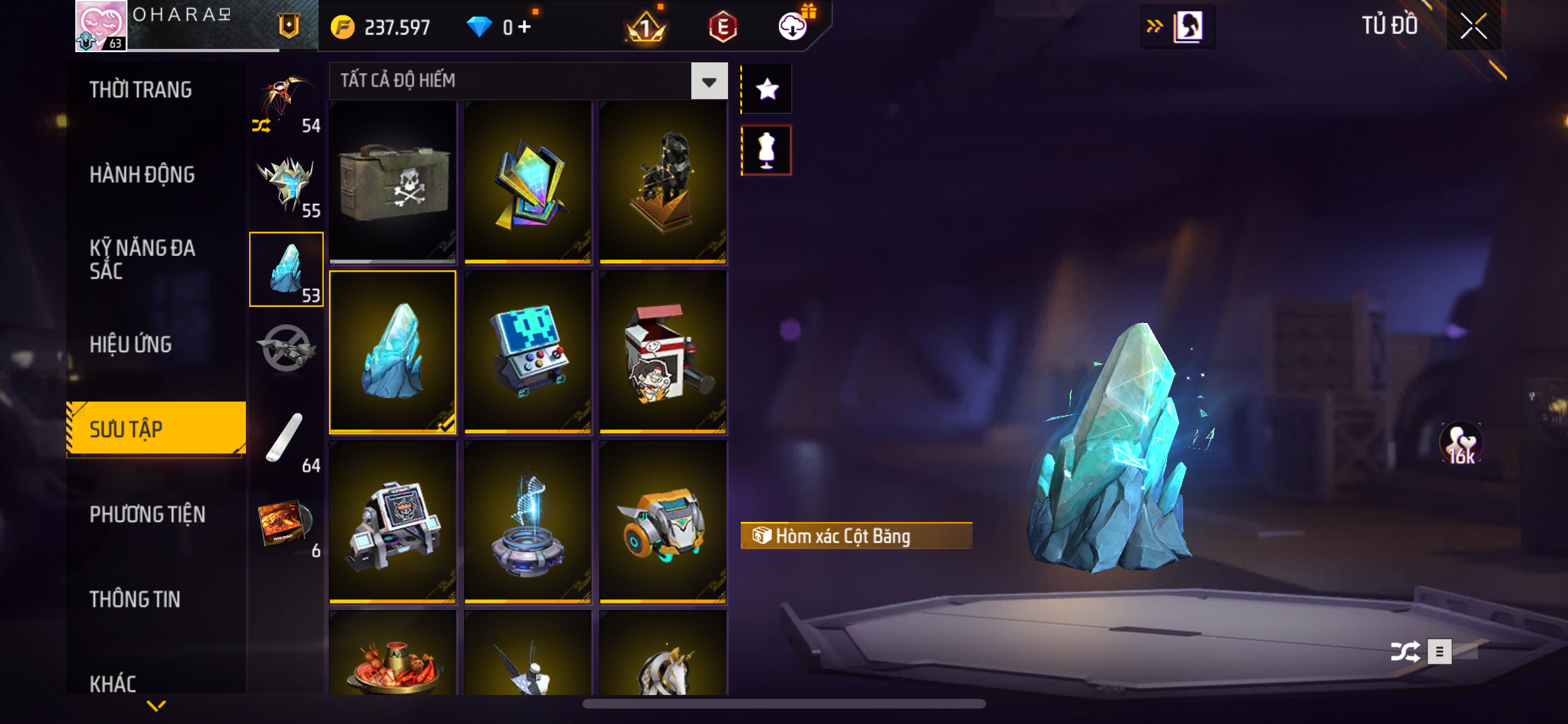Open the cloud download gift icon
This screenshot has width=1568, height=724.
tap(793, 26)
